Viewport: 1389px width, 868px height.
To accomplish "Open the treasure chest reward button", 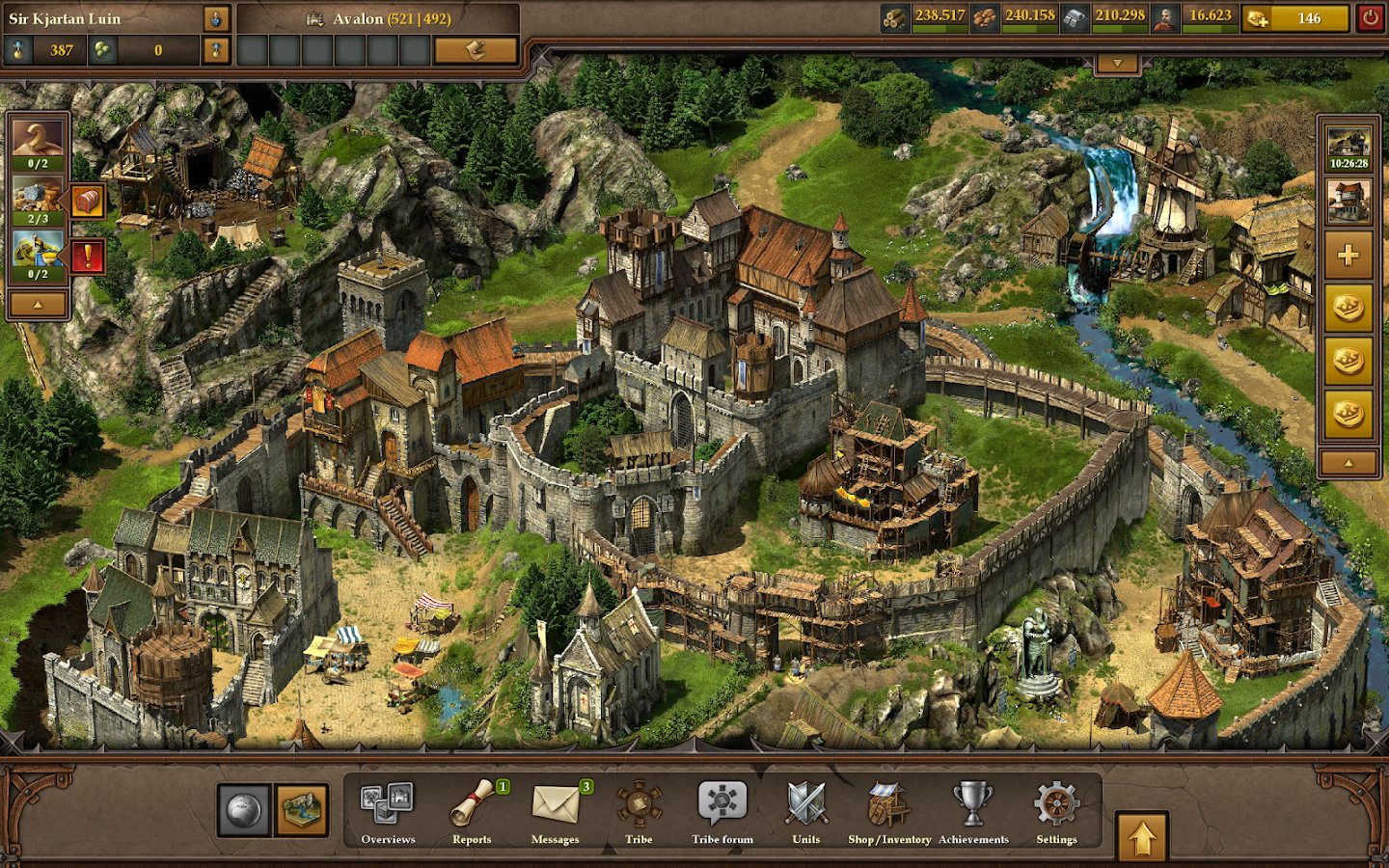I will tap(88, 202).
